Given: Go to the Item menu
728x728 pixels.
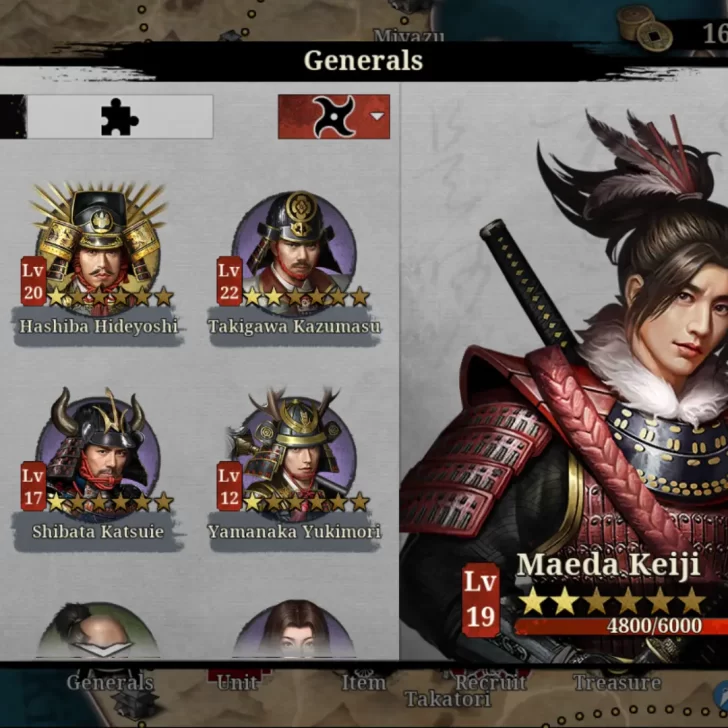Looking at the screenshot, I should [363, 683].
